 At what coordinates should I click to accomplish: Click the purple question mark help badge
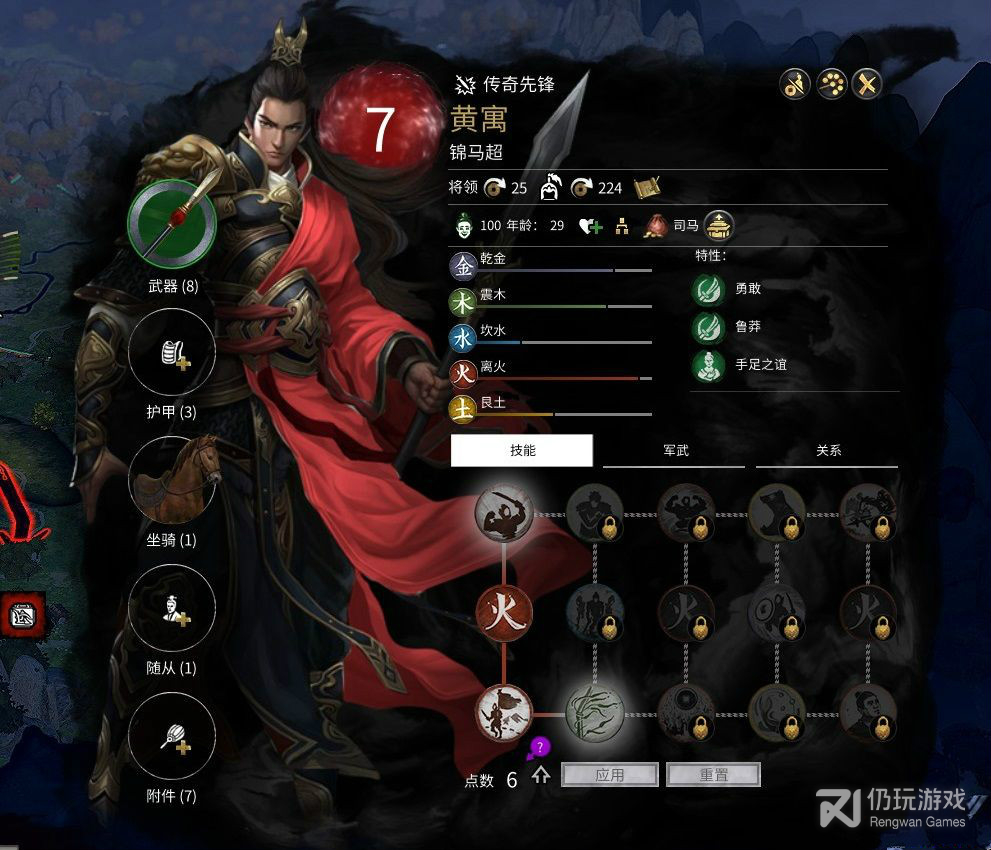point(538,747)
